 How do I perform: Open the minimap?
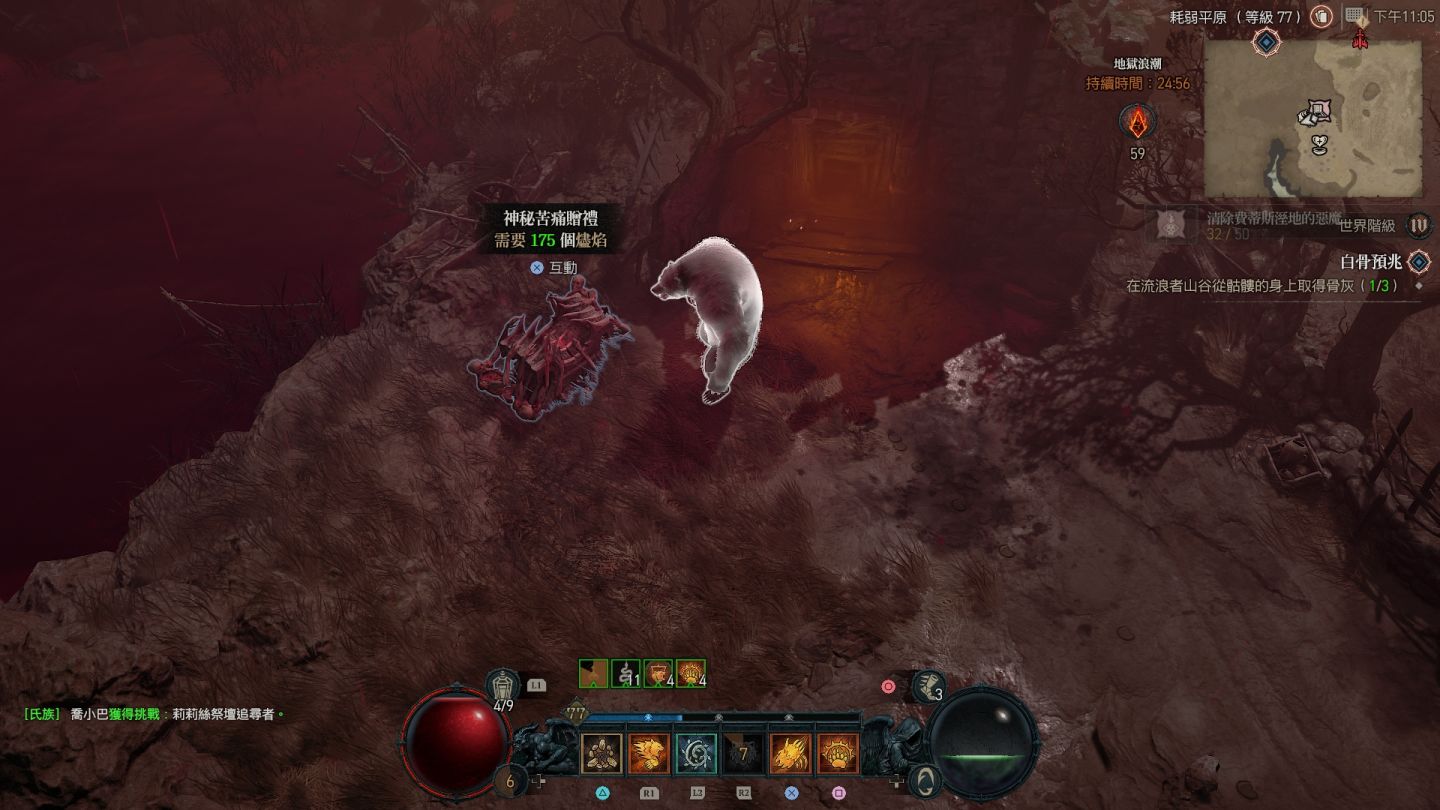pyautogui.click(x=1312, y=119)
